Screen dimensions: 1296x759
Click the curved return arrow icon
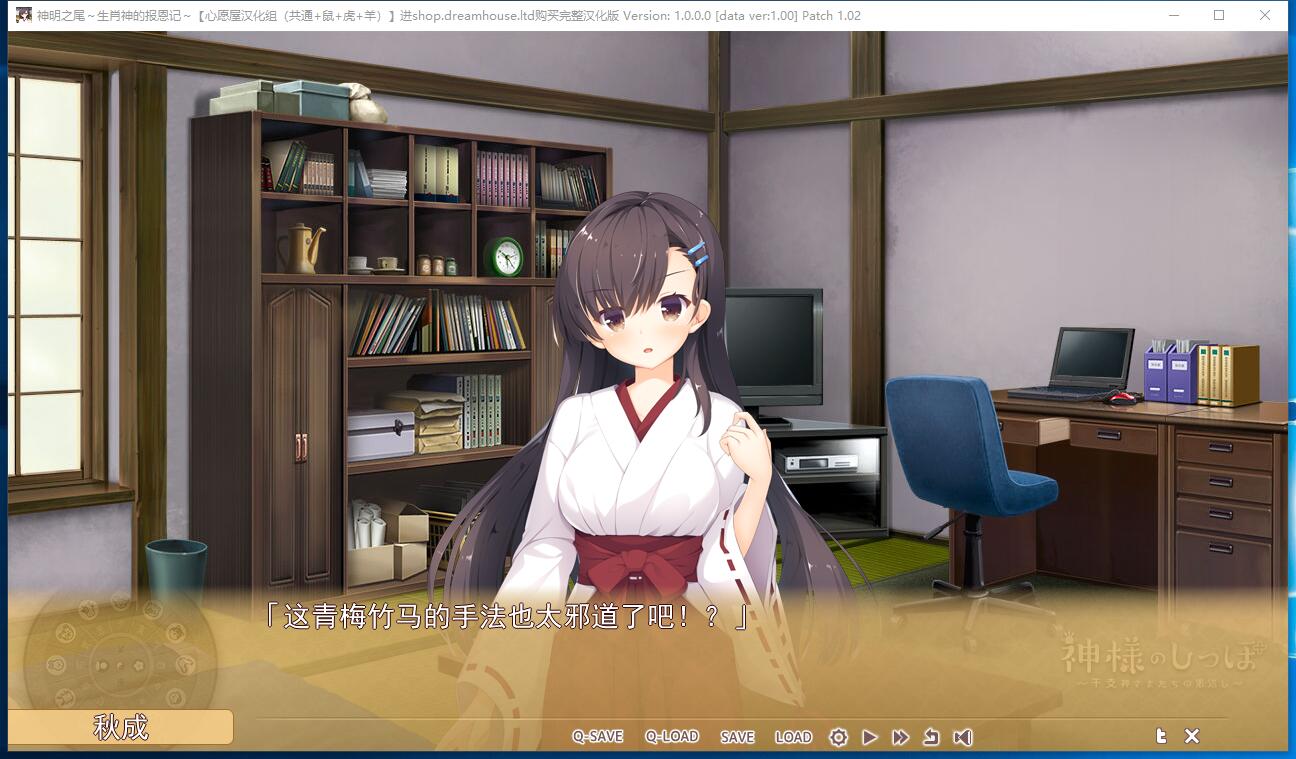(x=931, y=737)
